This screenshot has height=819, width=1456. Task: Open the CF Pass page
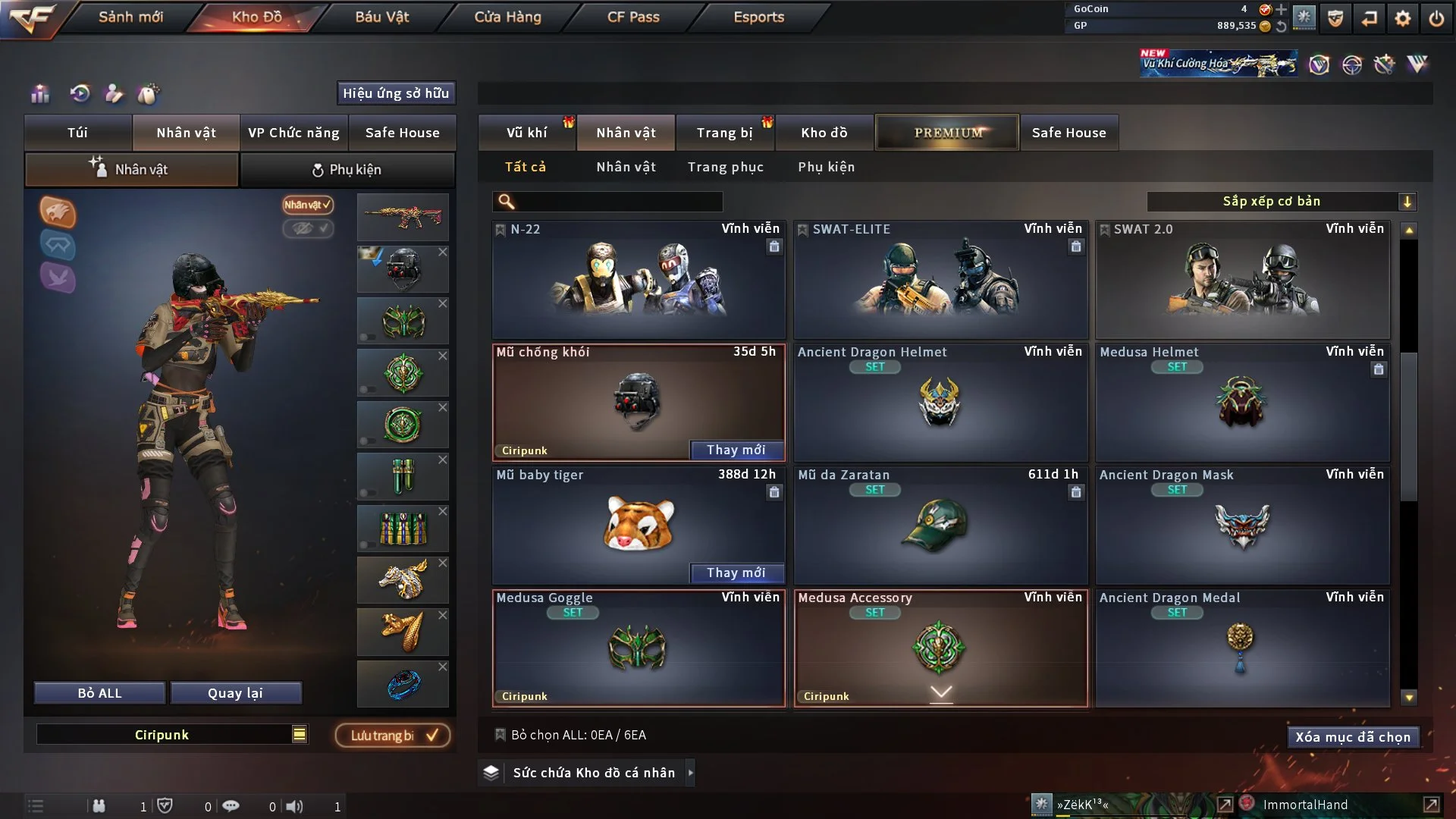633,17
